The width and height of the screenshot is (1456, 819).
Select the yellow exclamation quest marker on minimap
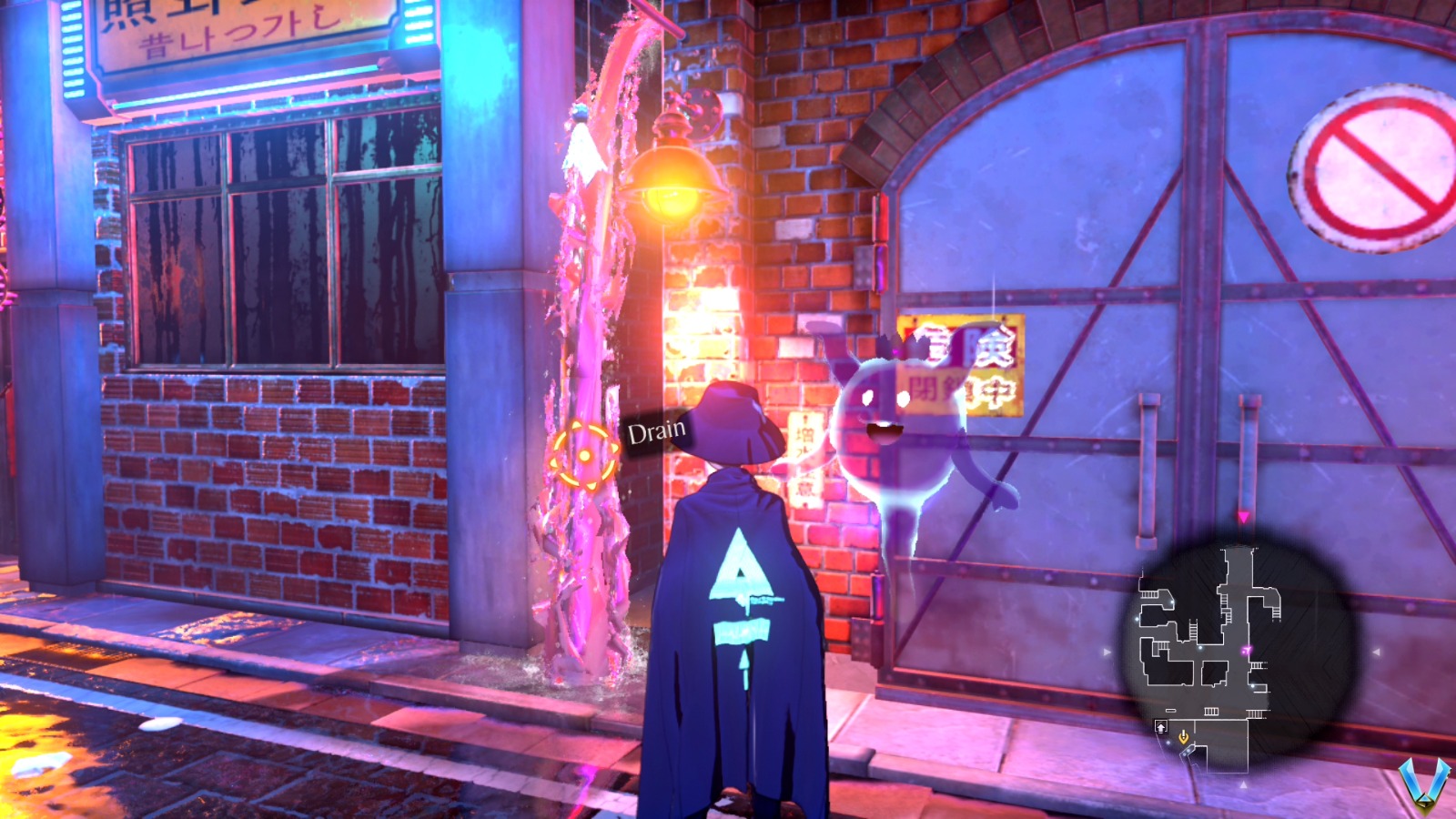[x=1184, y=738]
